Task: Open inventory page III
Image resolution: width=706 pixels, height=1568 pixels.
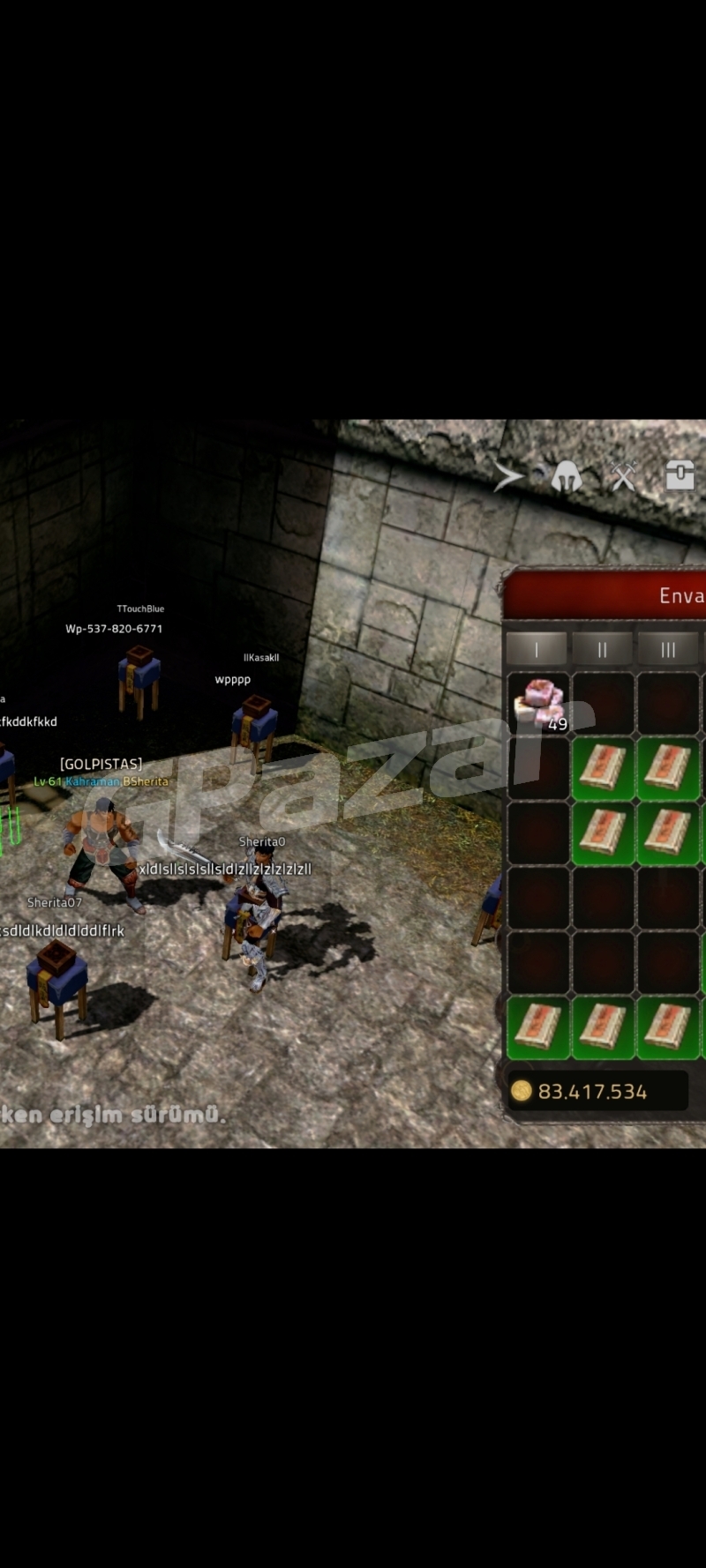Action: (668, 650)
